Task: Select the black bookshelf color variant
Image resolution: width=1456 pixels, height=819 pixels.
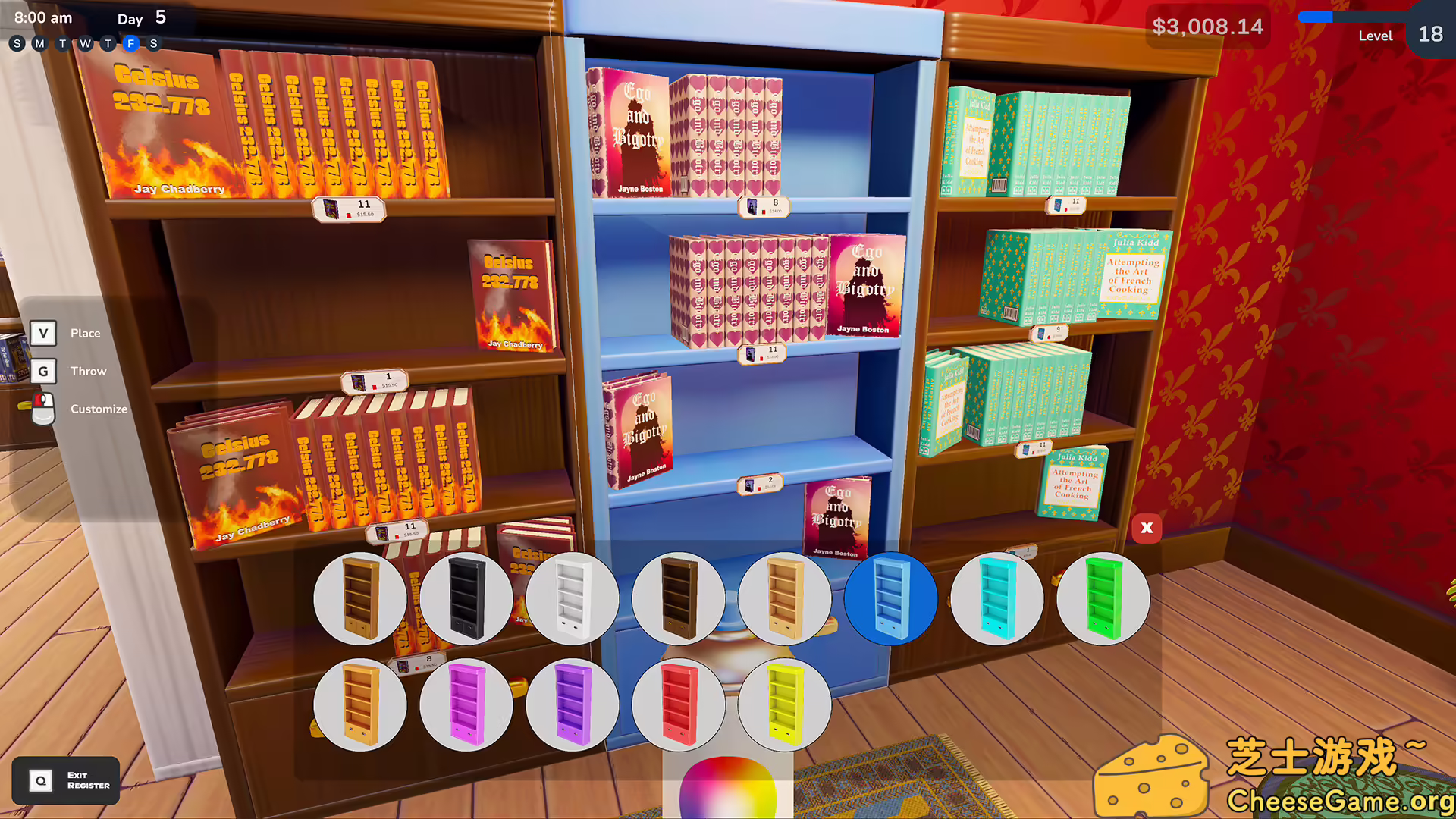Action: pos(466,599)
